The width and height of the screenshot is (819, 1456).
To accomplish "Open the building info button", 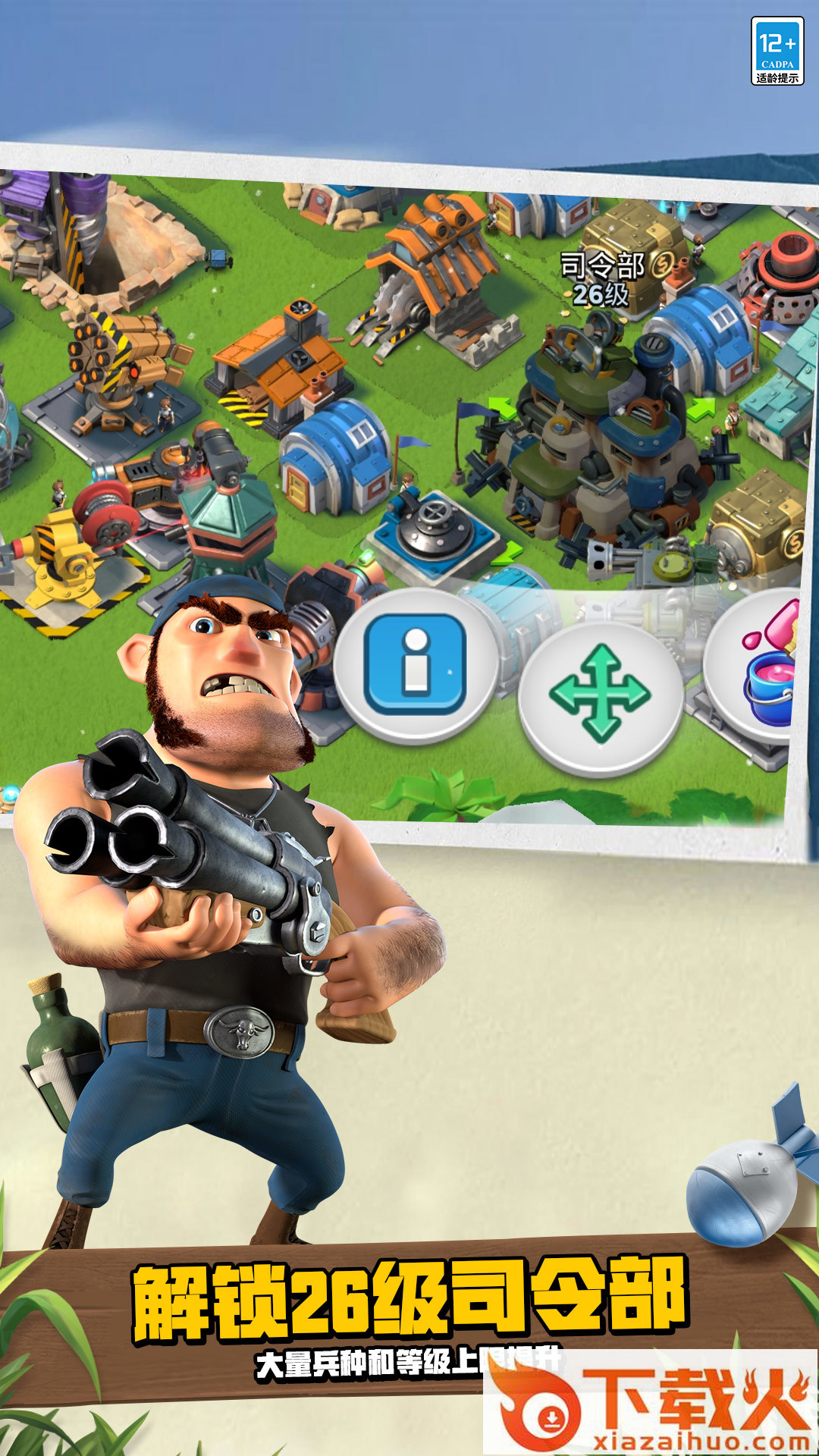I will (415, 666).
